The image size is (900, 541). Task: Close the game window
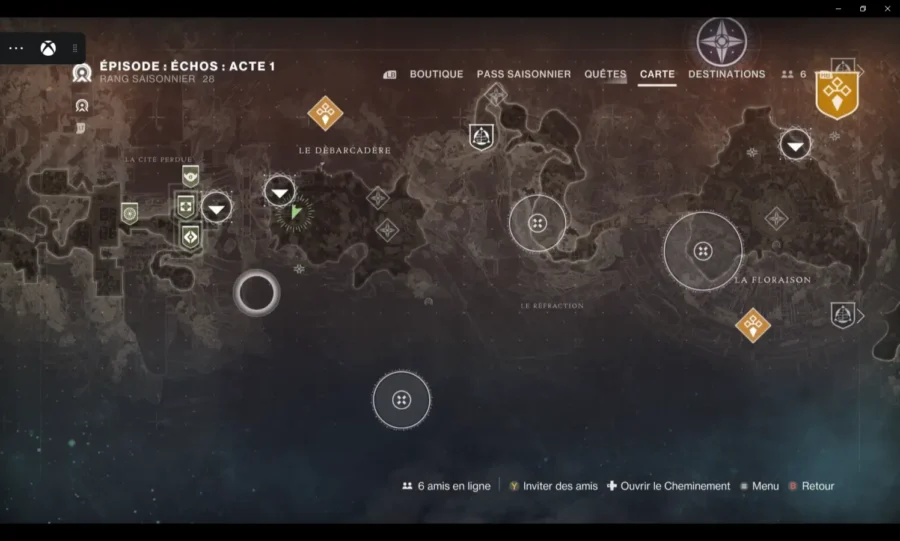click(x=885, y=8)
